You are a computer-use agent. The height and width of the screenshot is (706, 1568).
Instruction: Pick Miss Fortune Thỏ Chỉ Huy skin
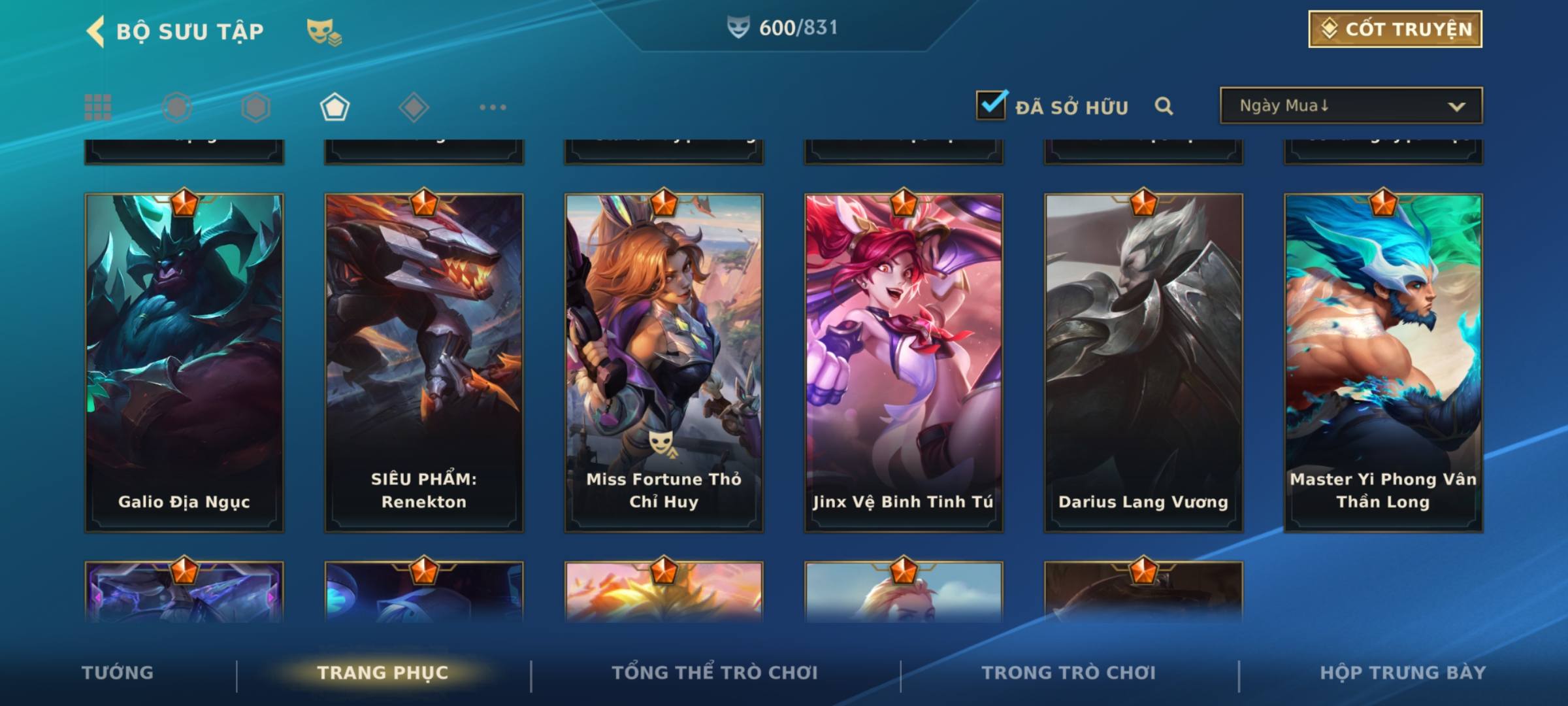[x=664, y=363]
